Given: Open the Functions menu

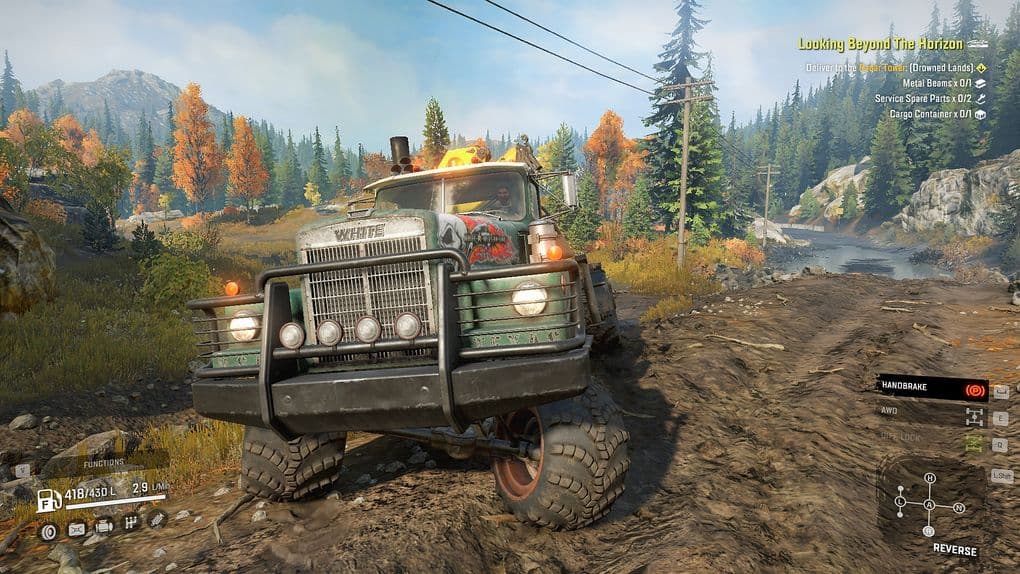Looking at the screenshot, I should pos(103,463).
